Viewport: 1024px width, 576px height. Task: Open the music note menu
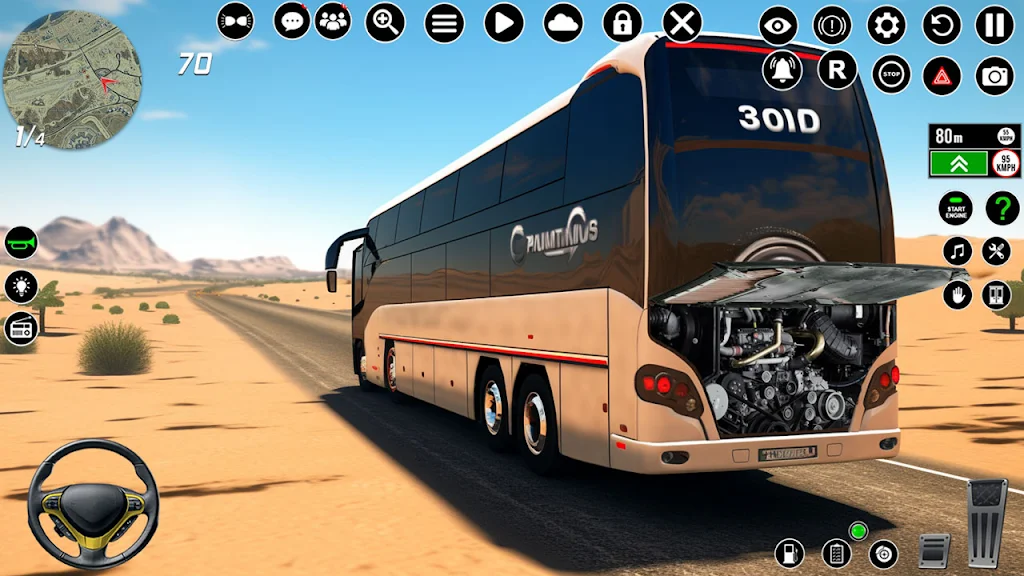coord(957,251)
